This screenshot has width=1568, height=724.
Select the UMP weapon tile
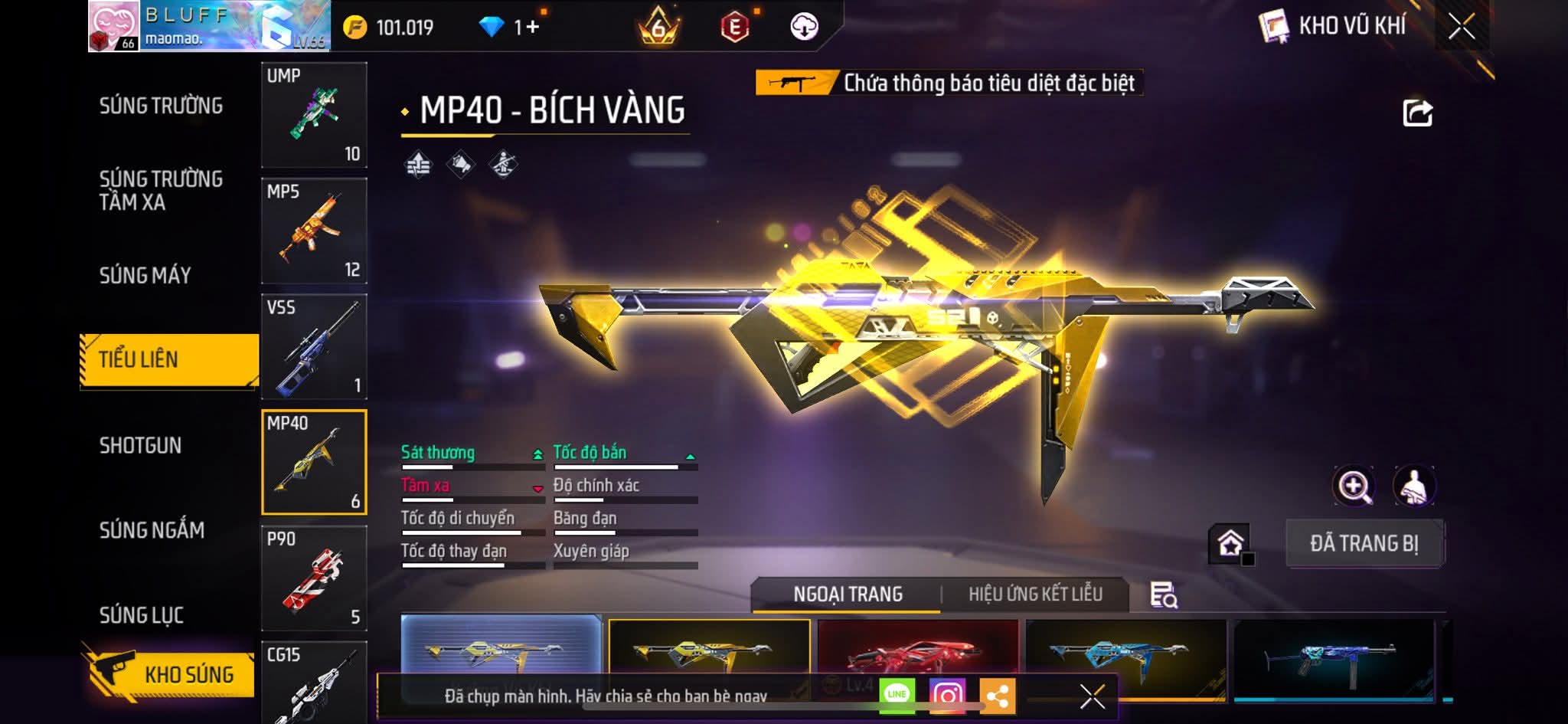tap(314, 115)
